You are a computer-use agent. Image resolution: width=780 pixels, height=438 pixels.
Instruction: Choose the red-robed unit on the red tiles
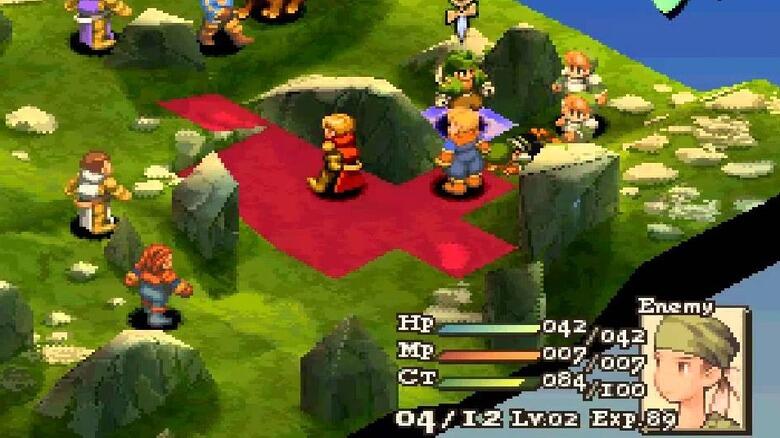point(336,155)
